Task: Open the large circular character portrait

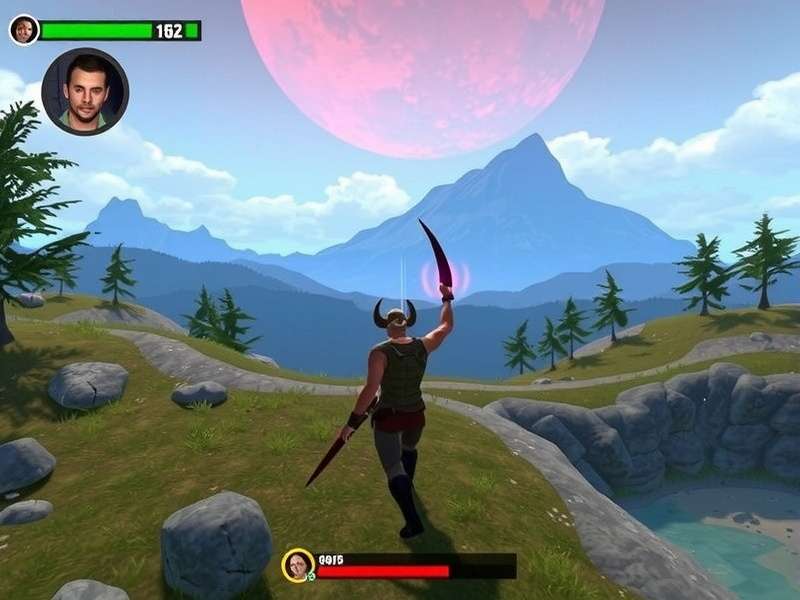Action: (x=85, y=91)
